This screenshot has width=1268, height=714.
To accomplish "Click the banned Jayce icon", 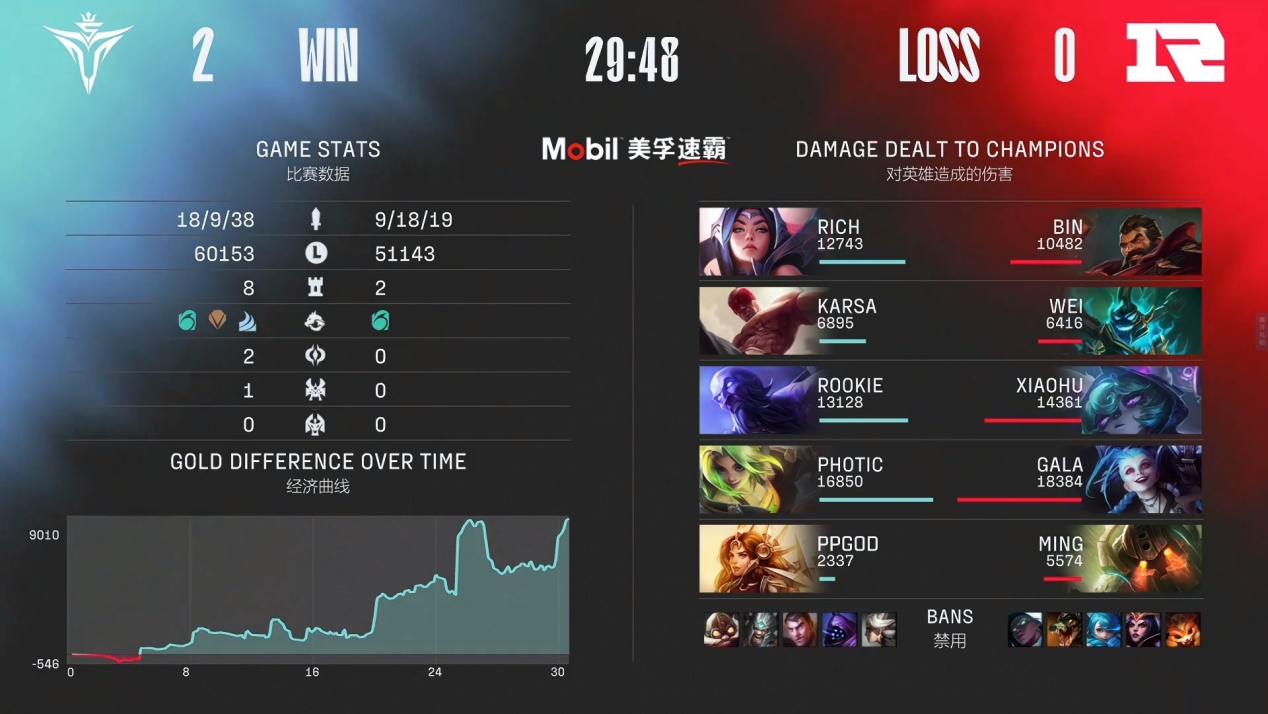I will (800, 630).
